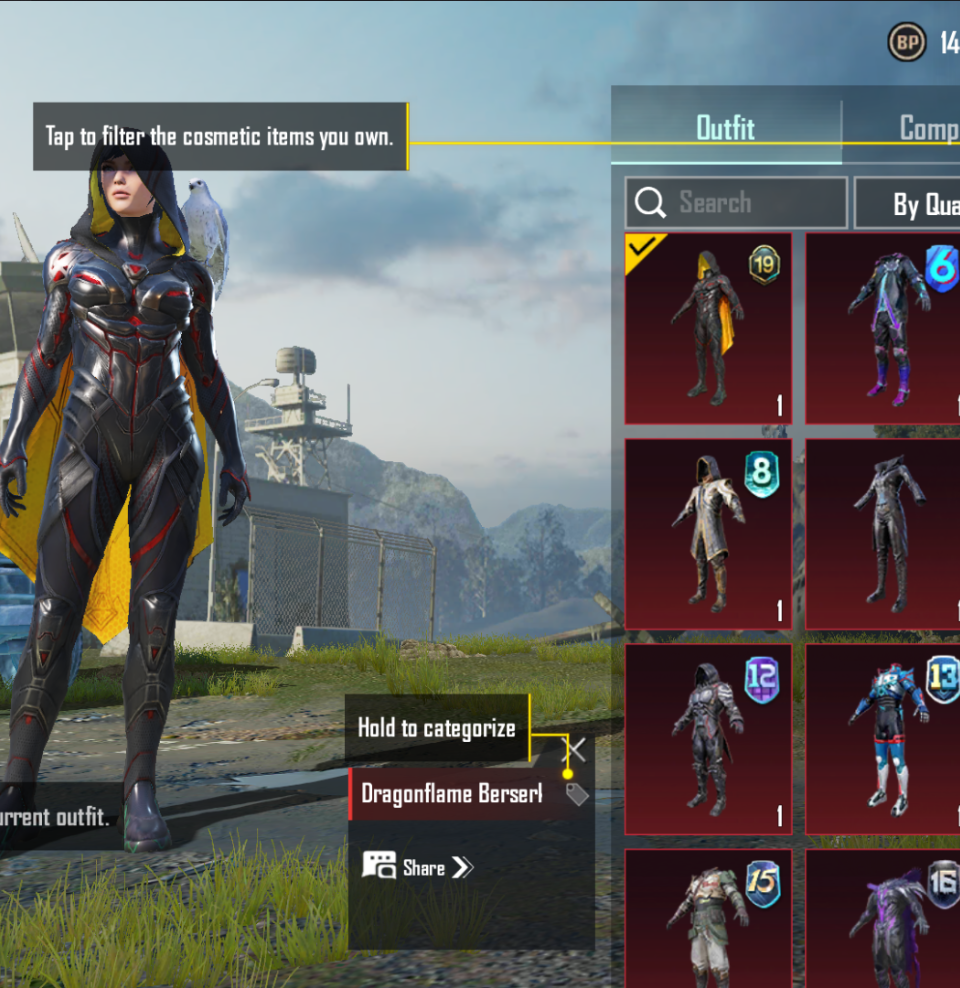Open the BP currency icon

[x=907, y=42]
